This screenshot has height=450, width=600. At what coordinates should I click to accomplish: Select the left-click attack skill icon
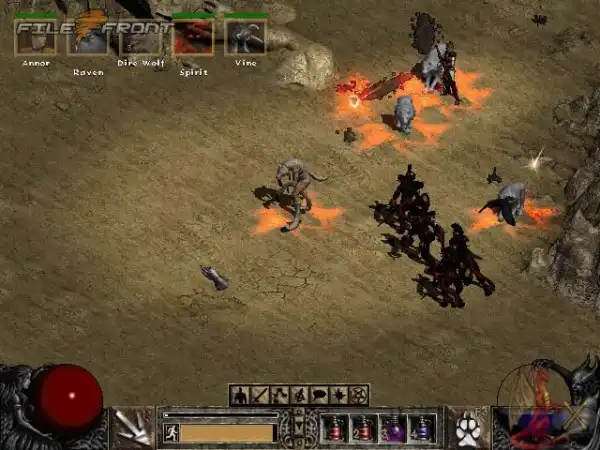[130, 428]
